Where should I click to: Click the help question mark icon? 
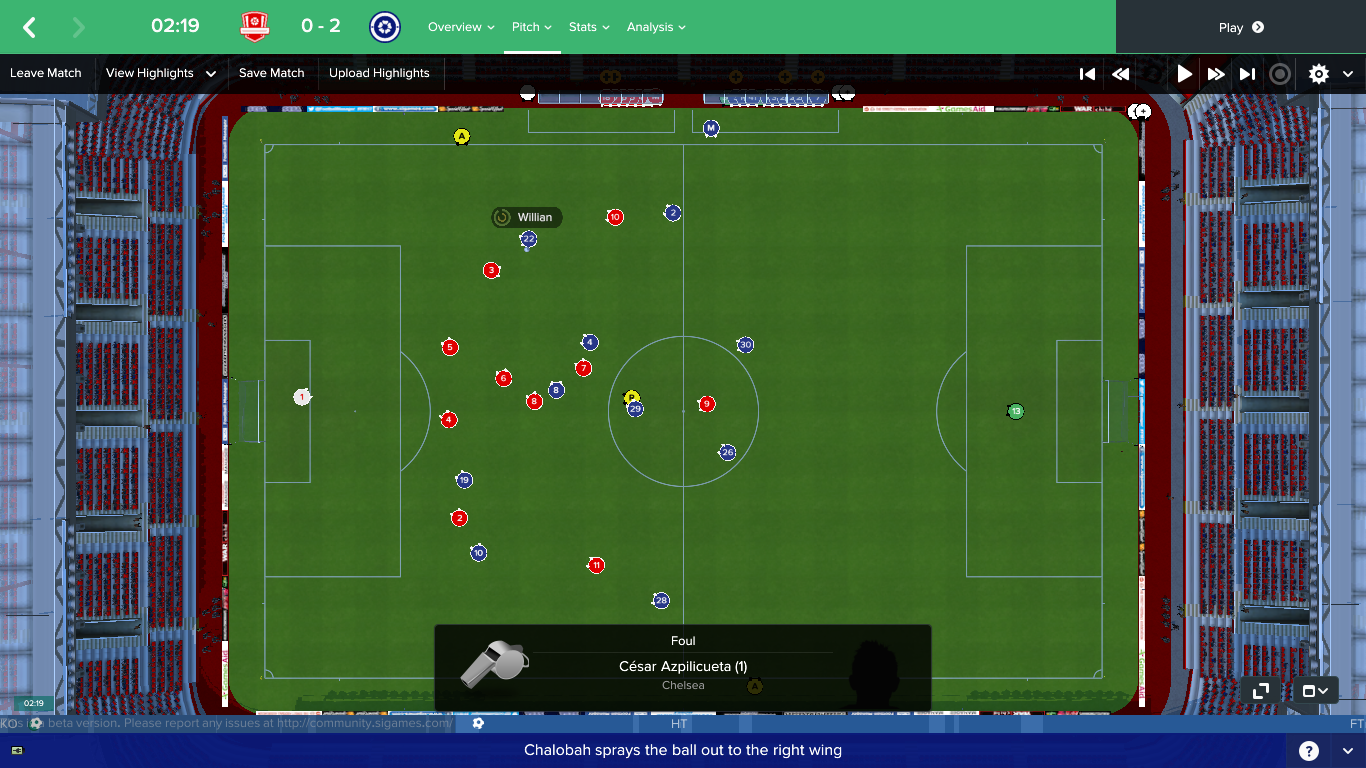pos(1310,749)
